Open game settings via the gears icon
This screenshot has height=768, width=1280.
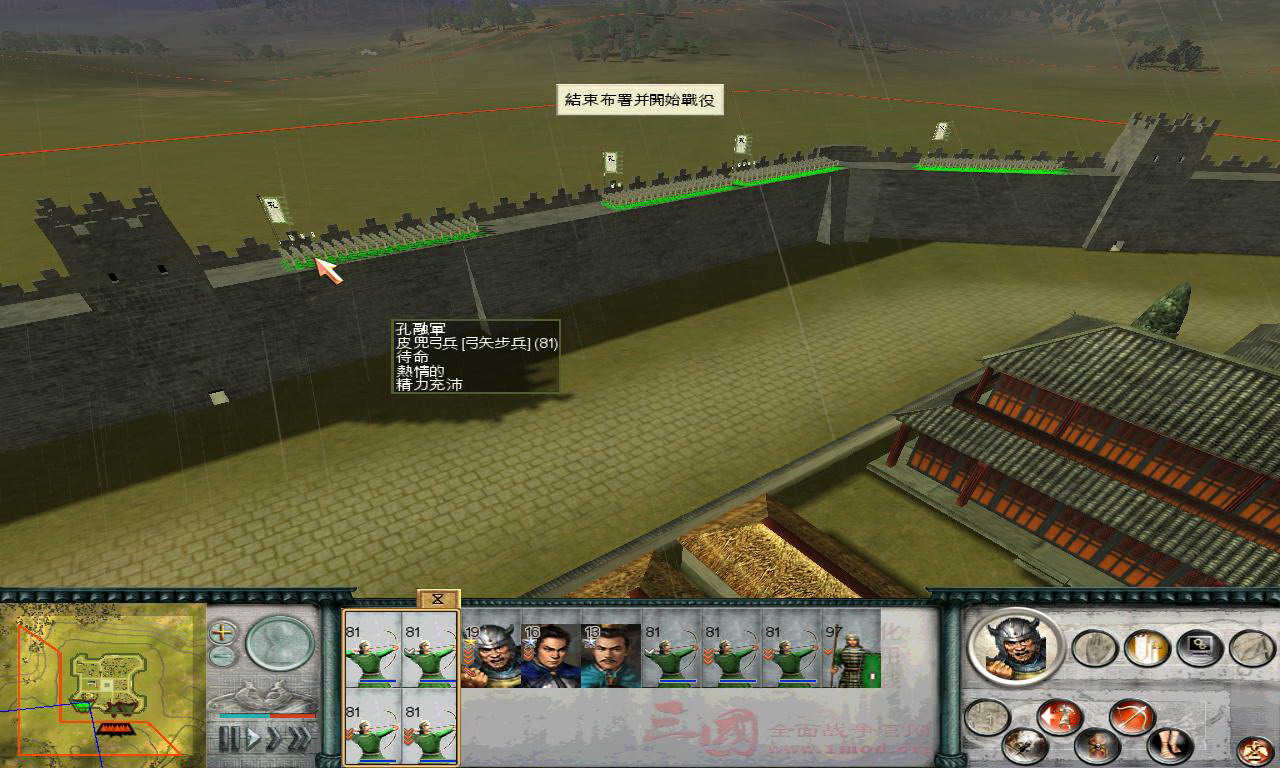(x=1199, y=647)
